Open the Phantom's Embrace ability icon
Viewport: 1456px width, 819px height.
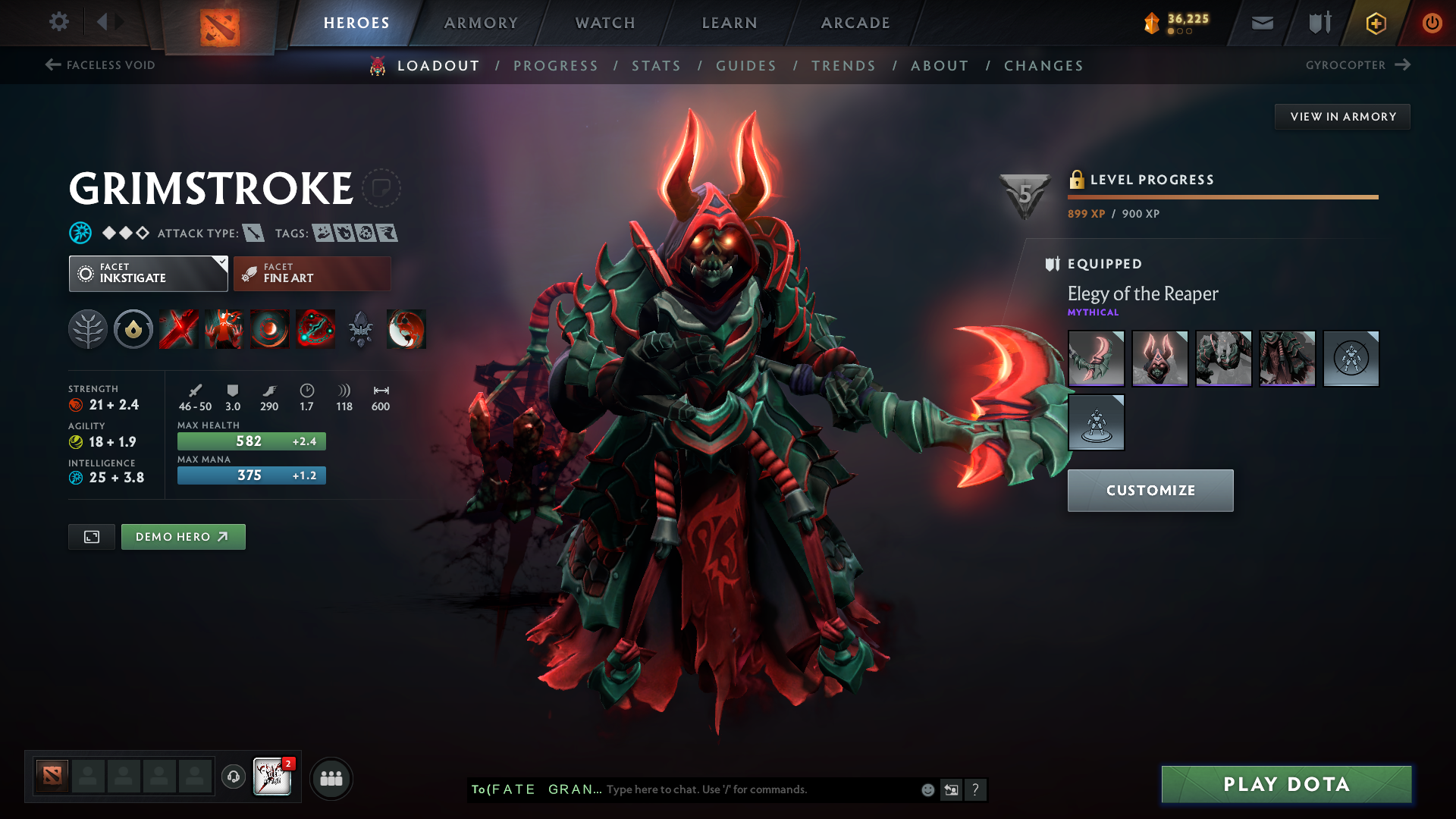coord(224,329)
